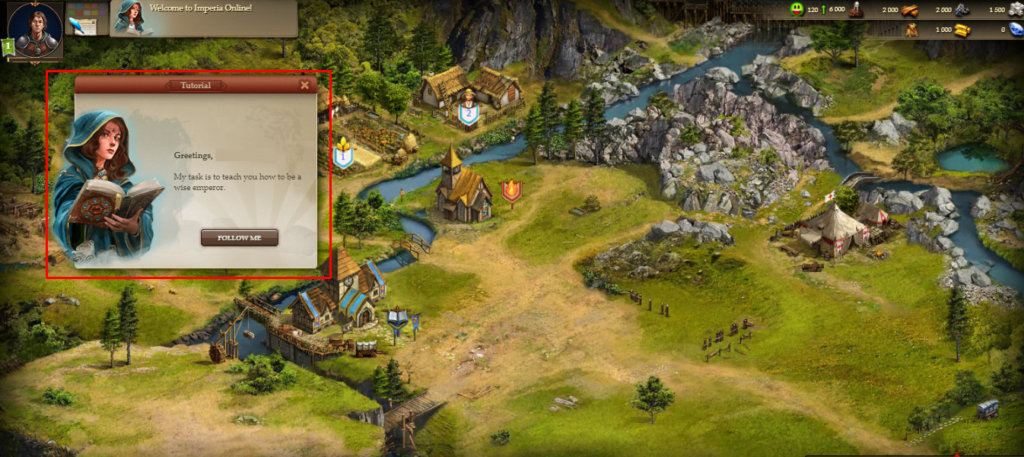Click the FOLLOW ME tutorial button
1024x457 pixels.
[239, 238]
